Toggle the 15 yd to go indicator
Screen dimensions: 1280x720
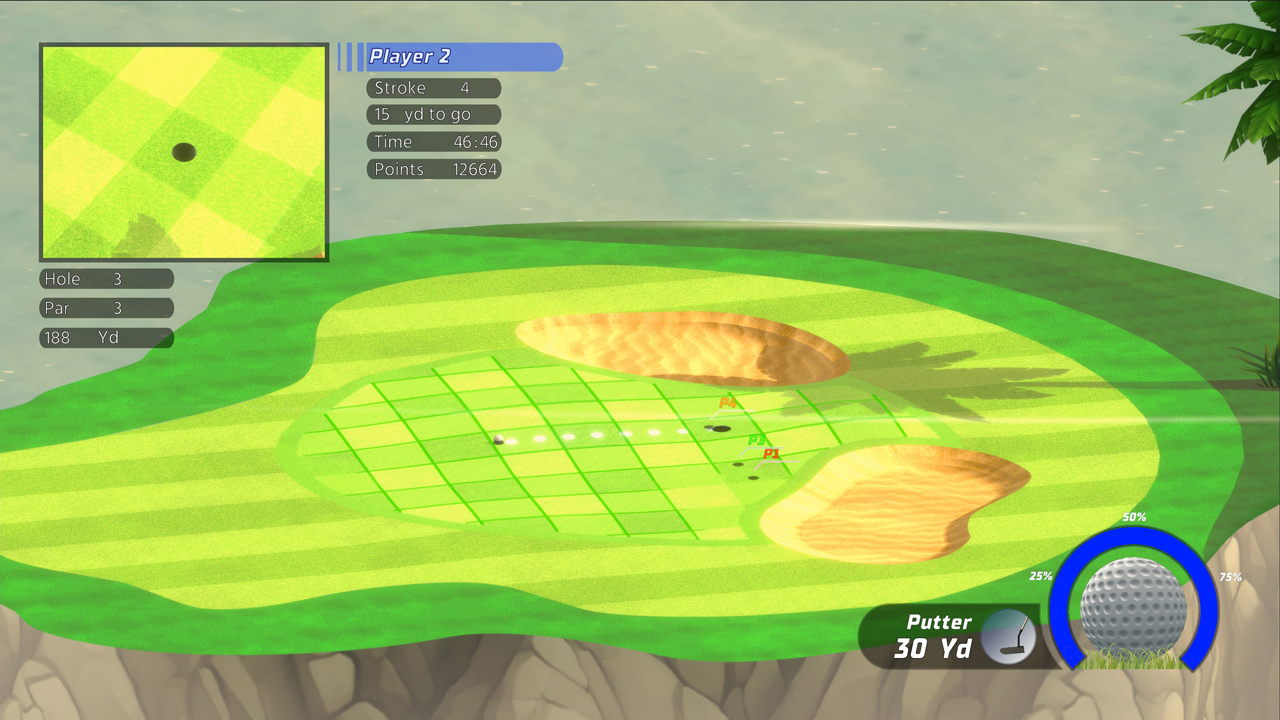tap(433, 114)
